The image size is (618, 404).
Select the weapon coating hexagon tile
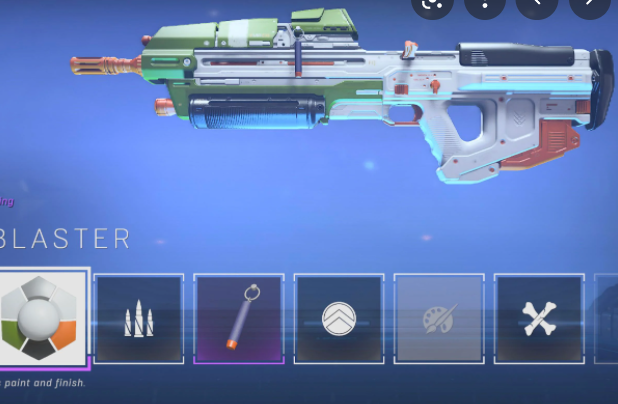coord(41,318)
